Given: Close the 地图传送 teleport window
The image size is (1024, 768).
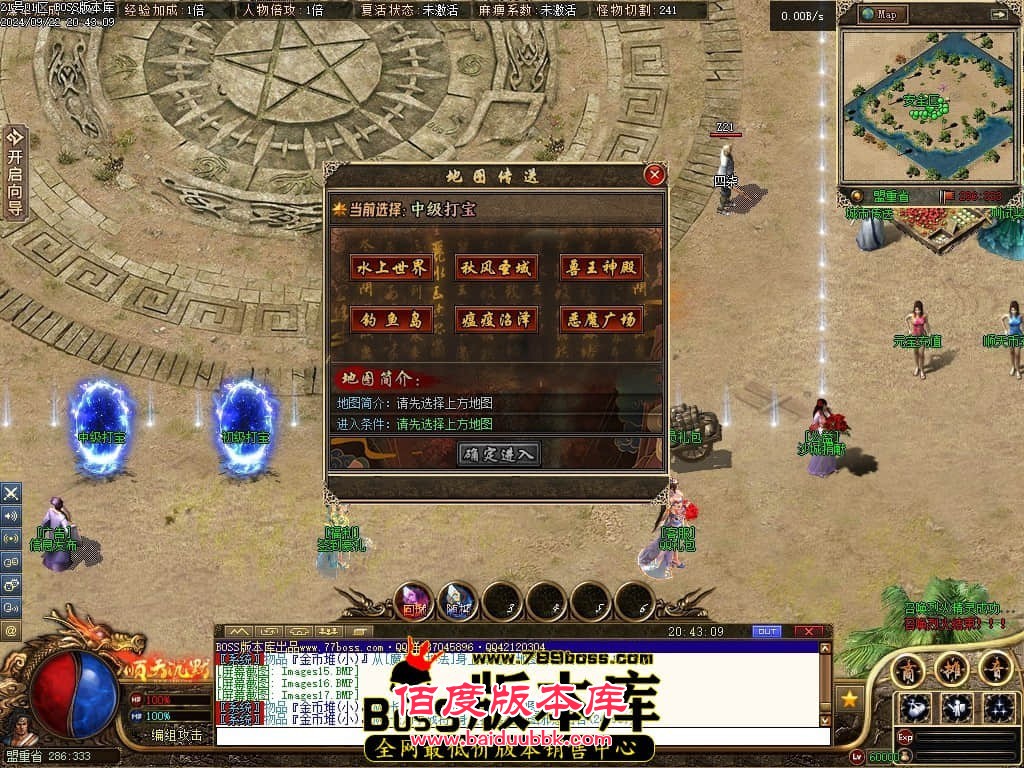Looking at the screenshot, I should 655,175.
